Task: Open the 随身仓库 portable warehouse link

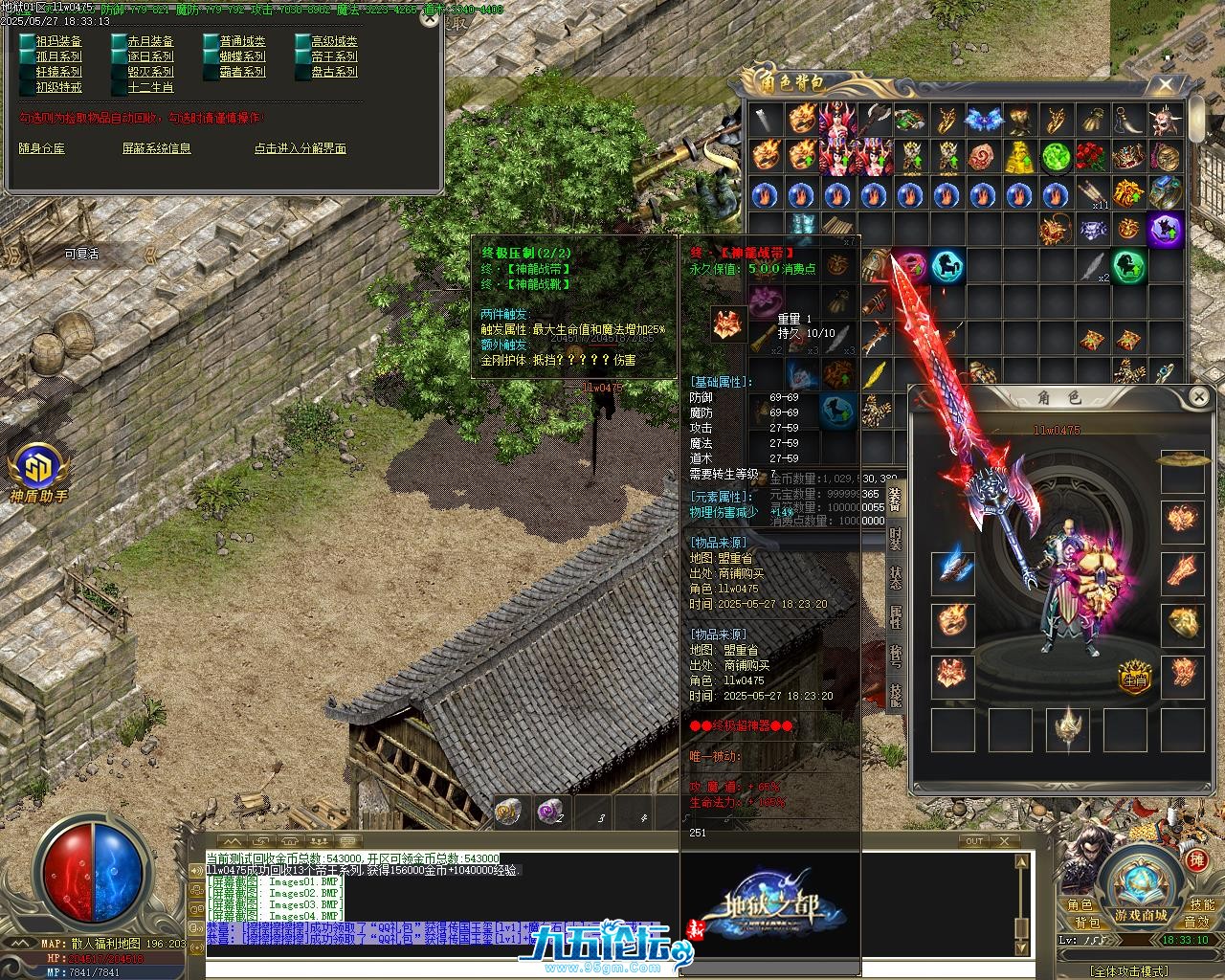Action: point(42,148)
